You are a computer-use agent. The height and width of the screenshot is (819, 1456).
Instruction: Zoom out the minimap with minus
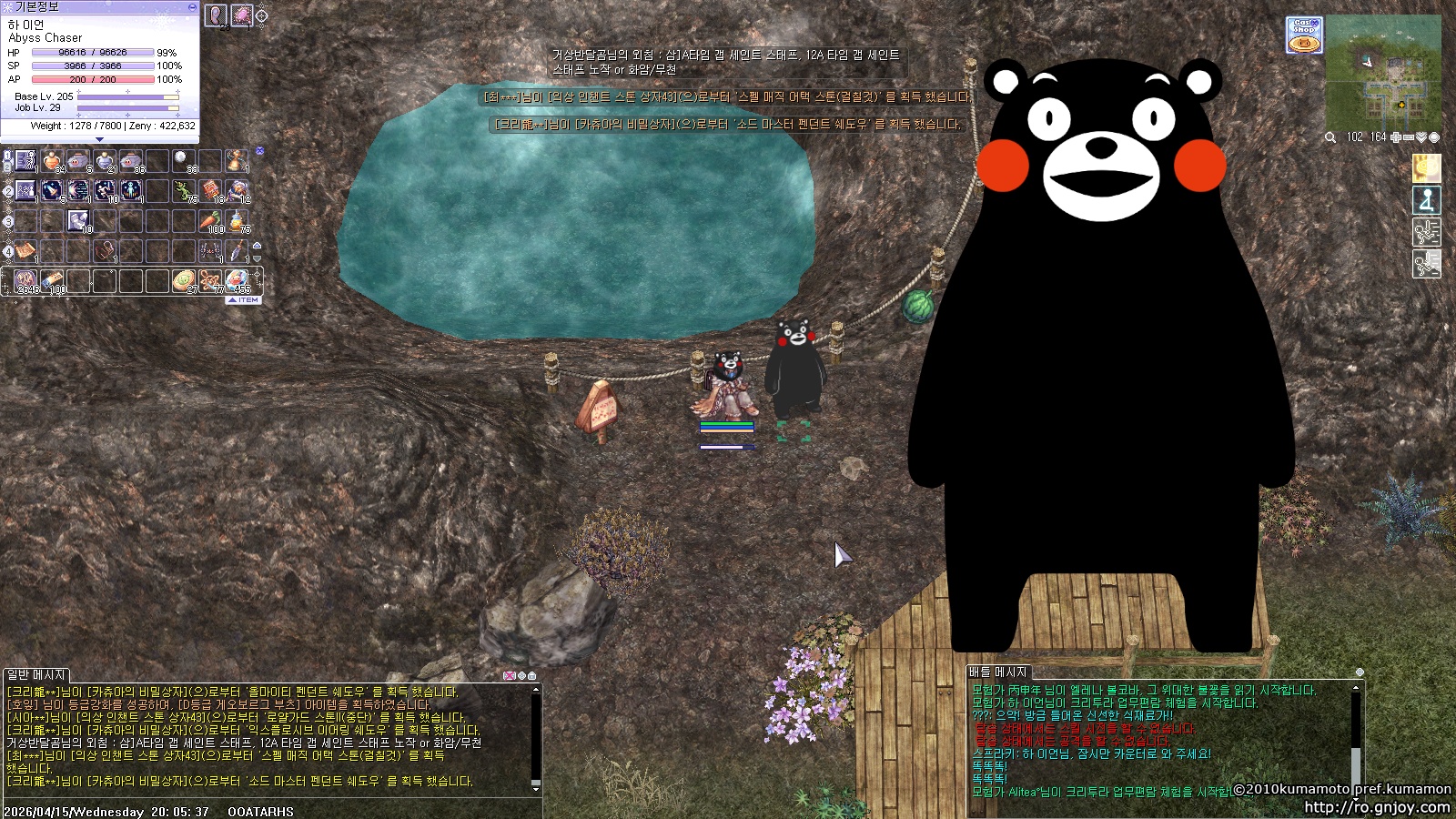click(x=1409, y=137)
